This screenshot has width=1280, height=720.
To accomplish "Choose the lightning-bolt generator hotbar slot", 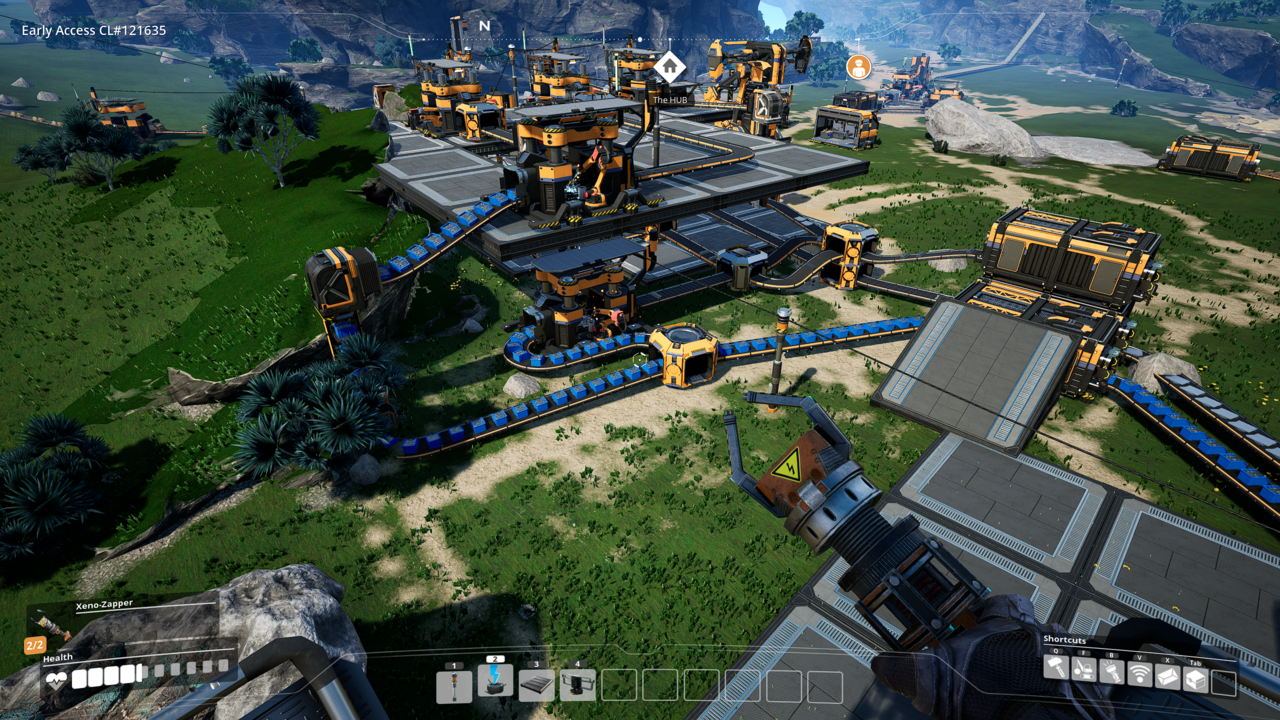I will (495, 681).
